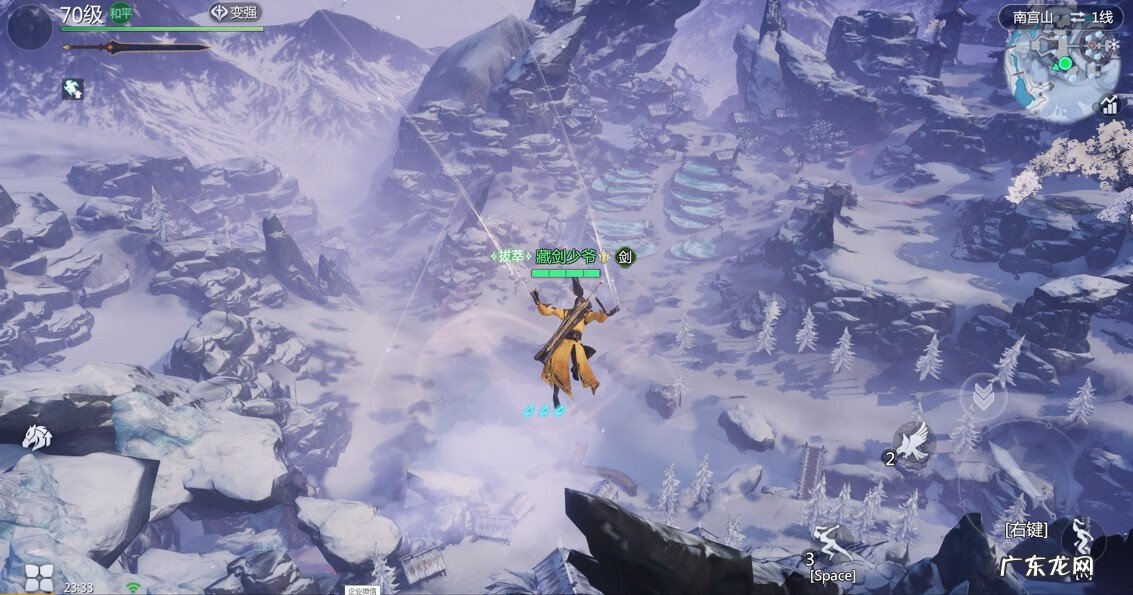Inspect the cyan buff icon with arrow
The image size is (1133, 595).
click(x=72, y=89)
